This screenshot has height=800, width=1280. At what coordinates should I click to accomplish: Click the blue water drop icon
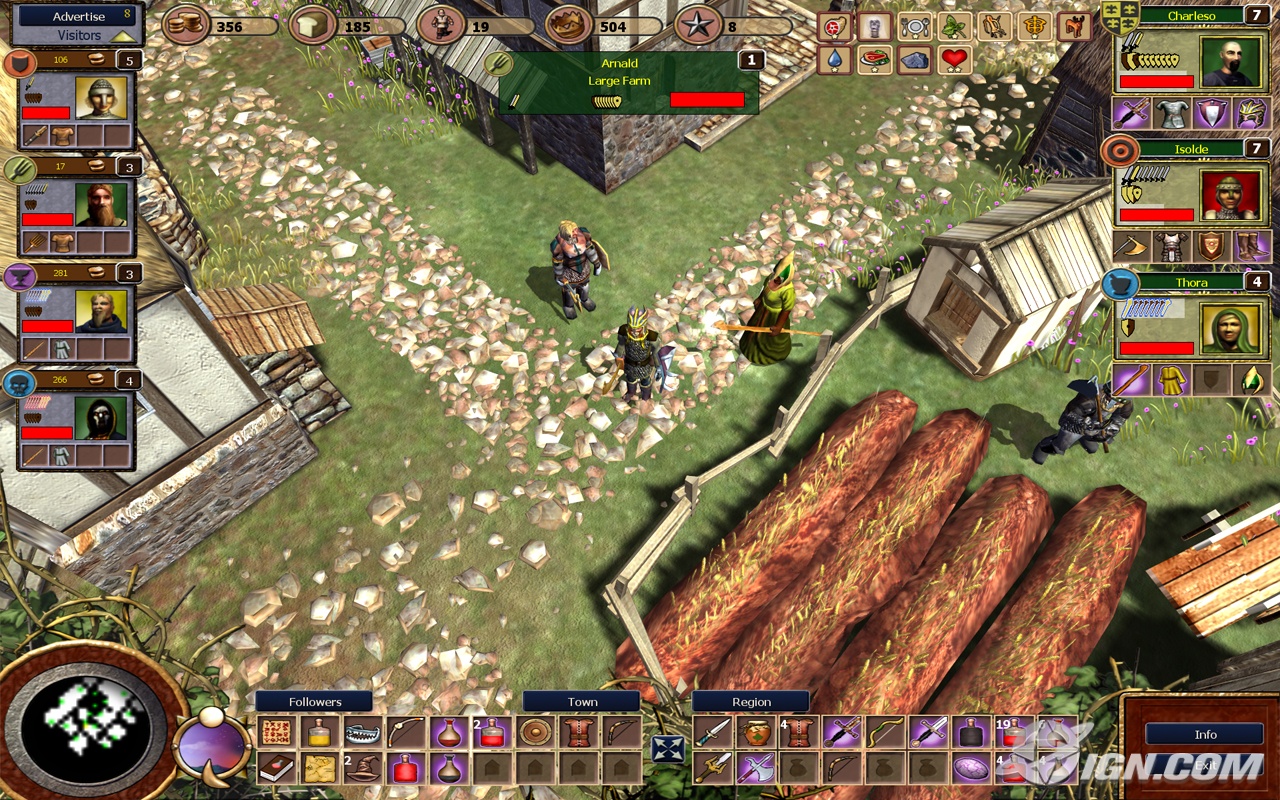[834, 60]
